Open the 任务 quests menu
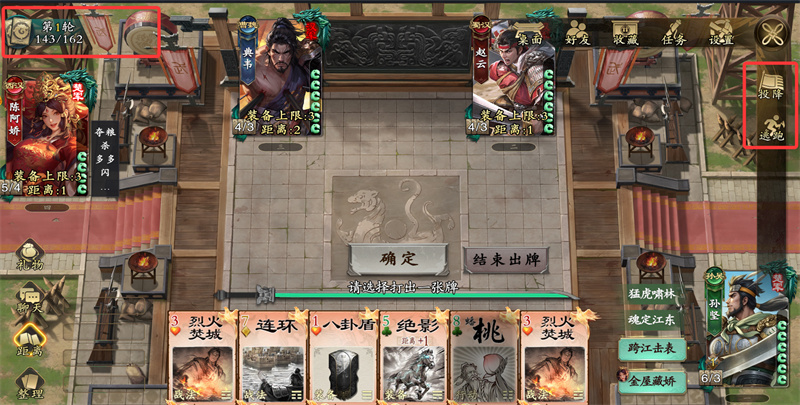 pos(673,31)
